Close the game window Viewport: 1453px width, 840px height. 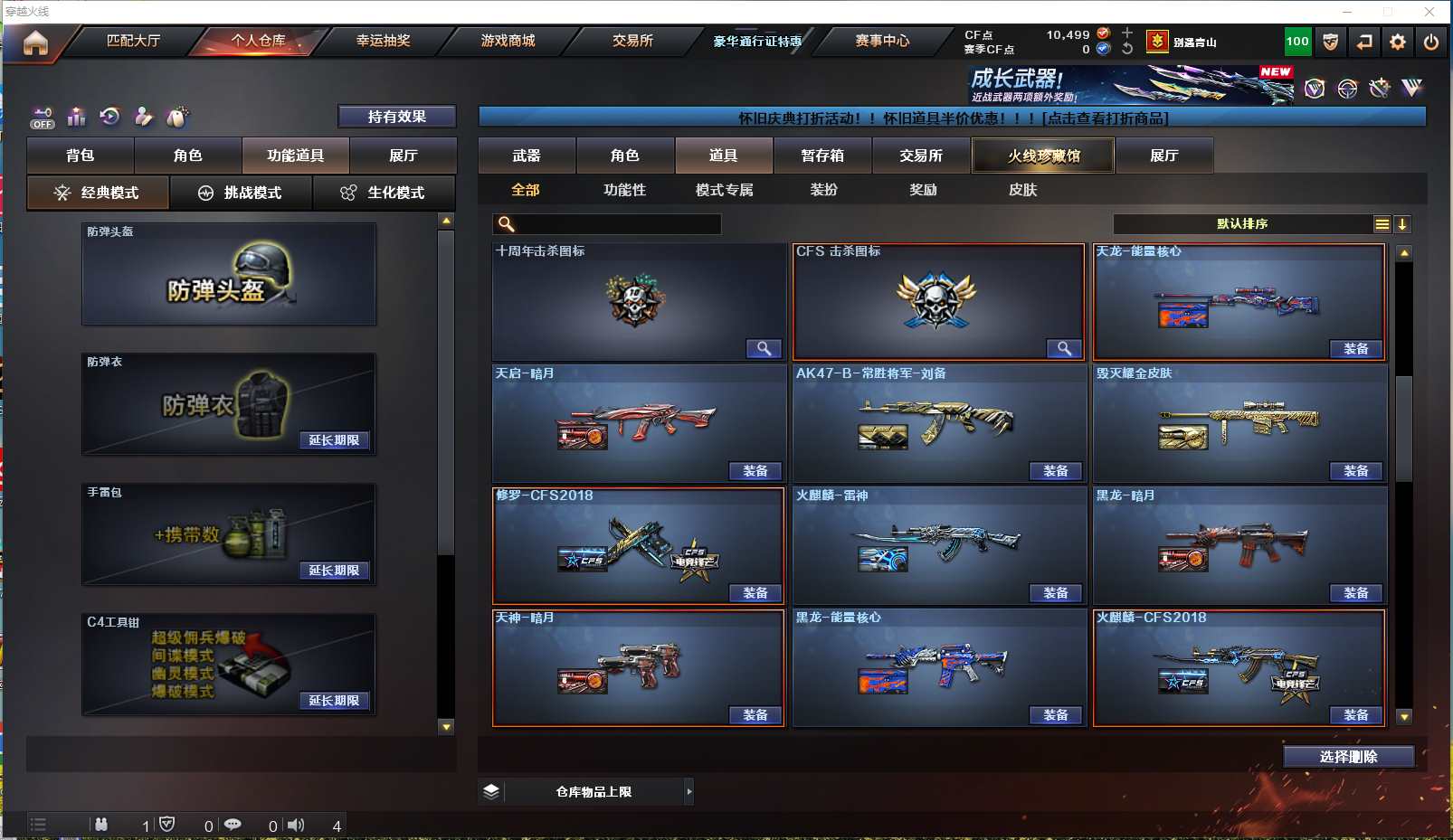click(1429, 12)
